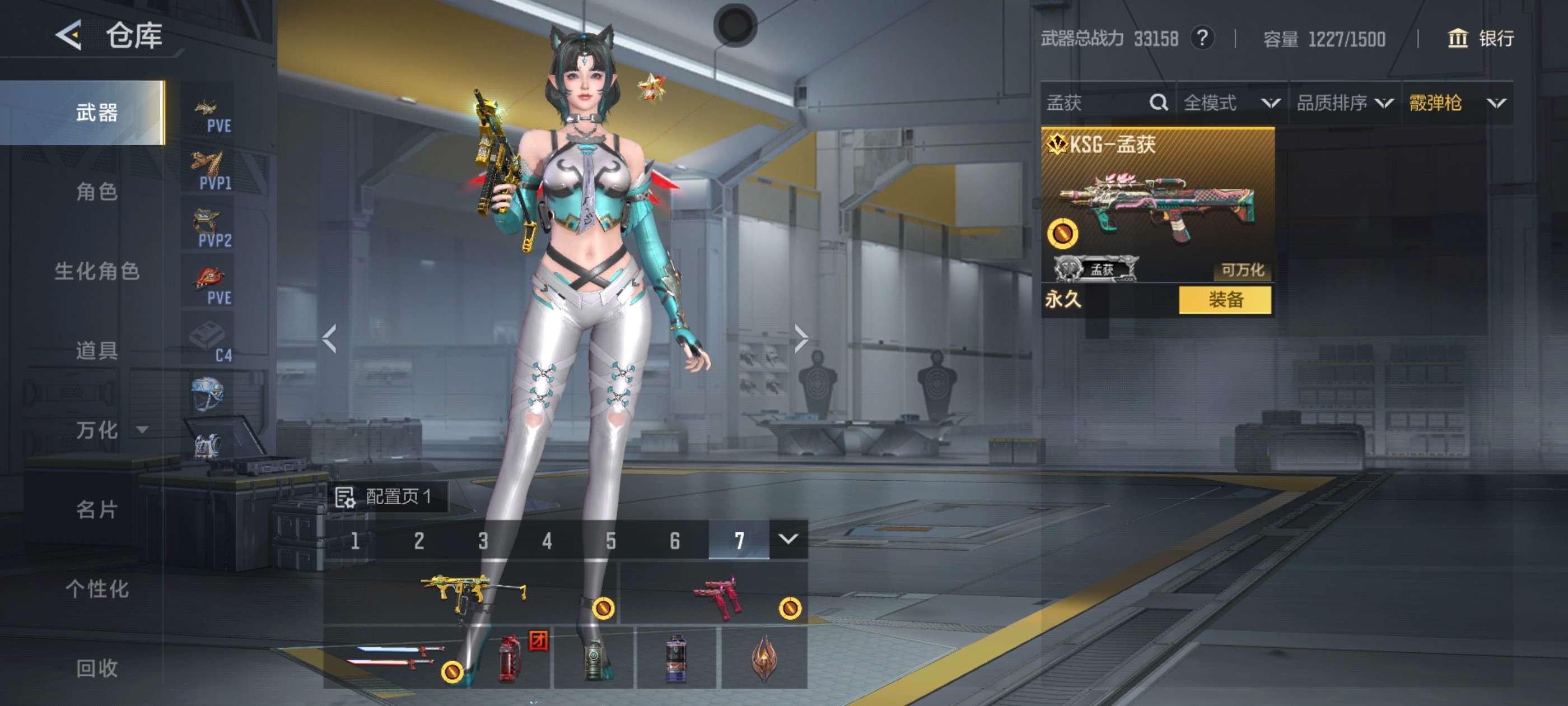Screen dimensions: 1568x706
Task: Open the 名片 section
Action: click(x=96, y=509)
